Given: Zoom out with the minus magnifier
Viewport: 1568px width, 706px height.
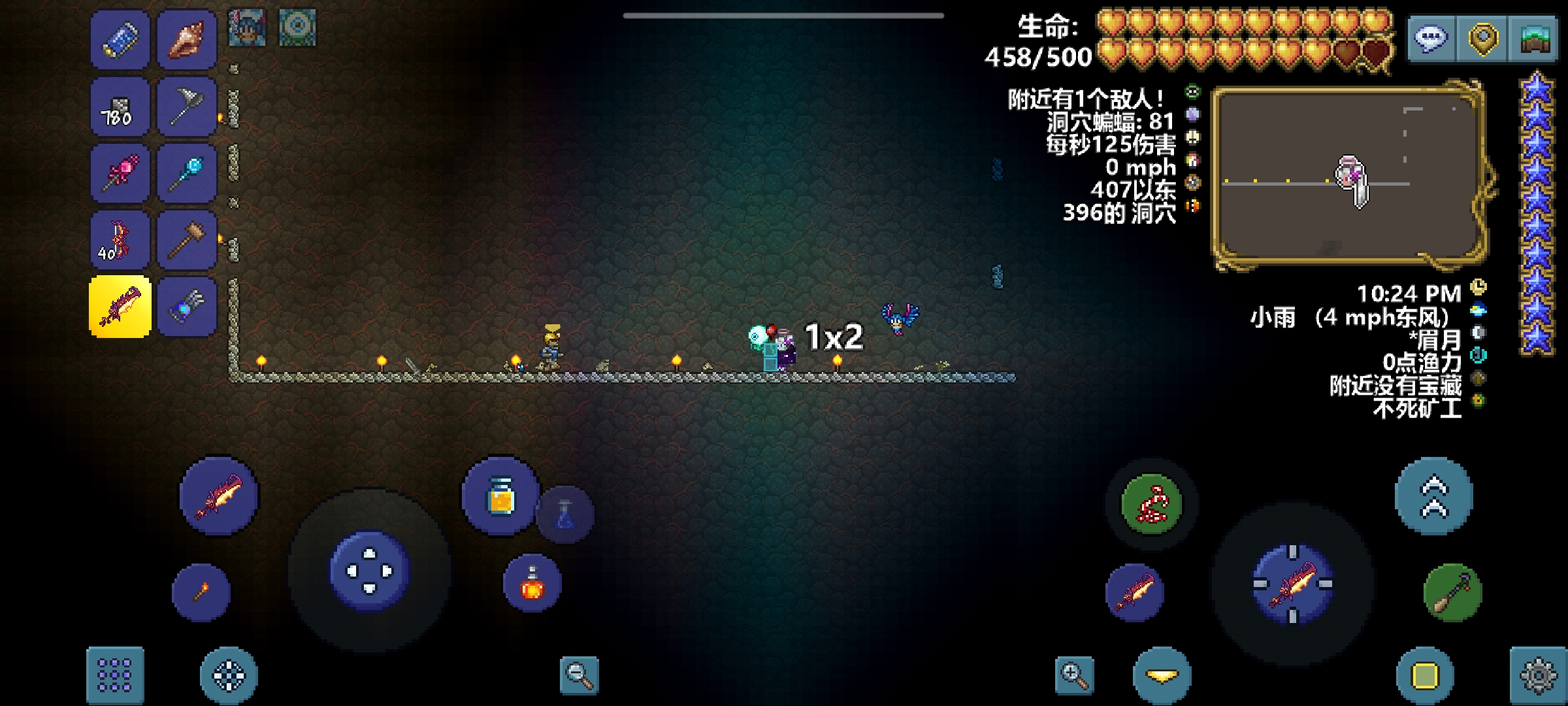Looking at the screenshot, I should pos(580,675).
